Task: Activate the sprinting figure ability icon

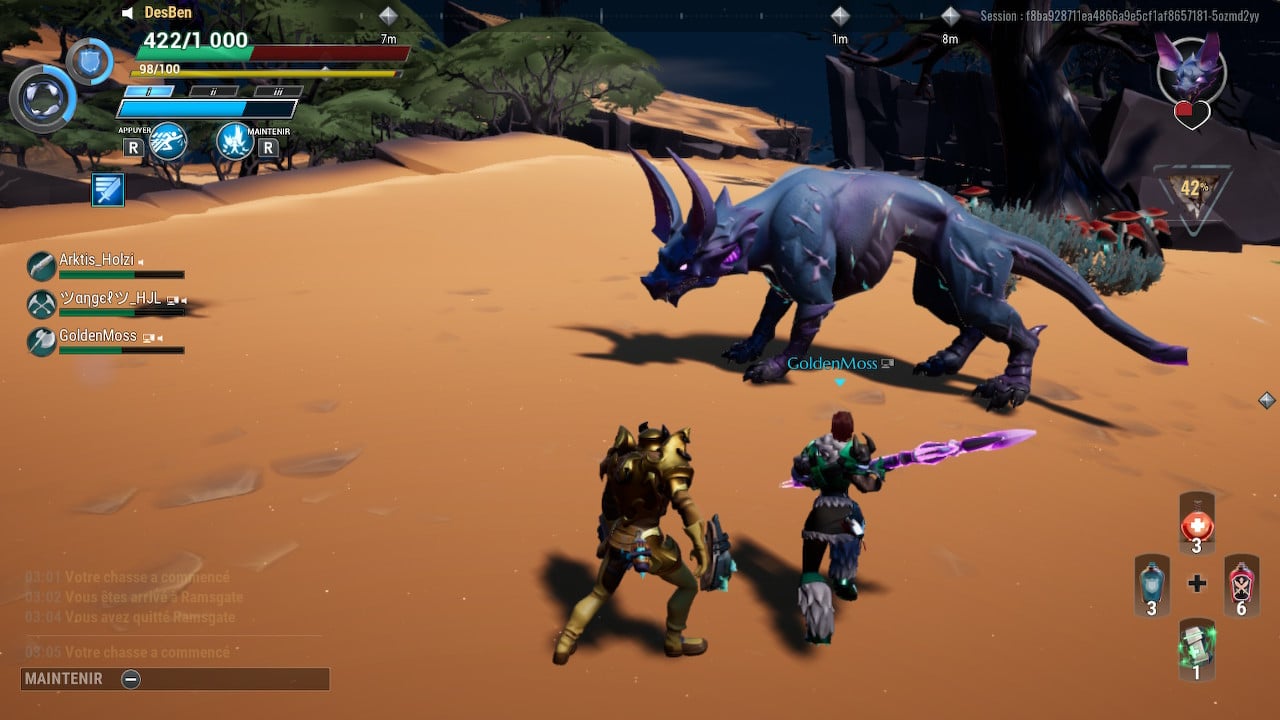Action: click(167, 141)
